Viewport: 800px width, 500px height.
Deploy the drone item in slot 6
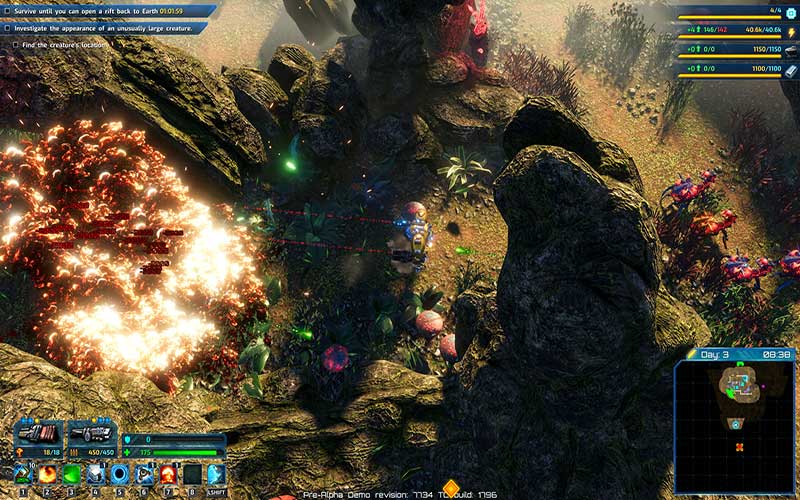[x=144, y=474]
